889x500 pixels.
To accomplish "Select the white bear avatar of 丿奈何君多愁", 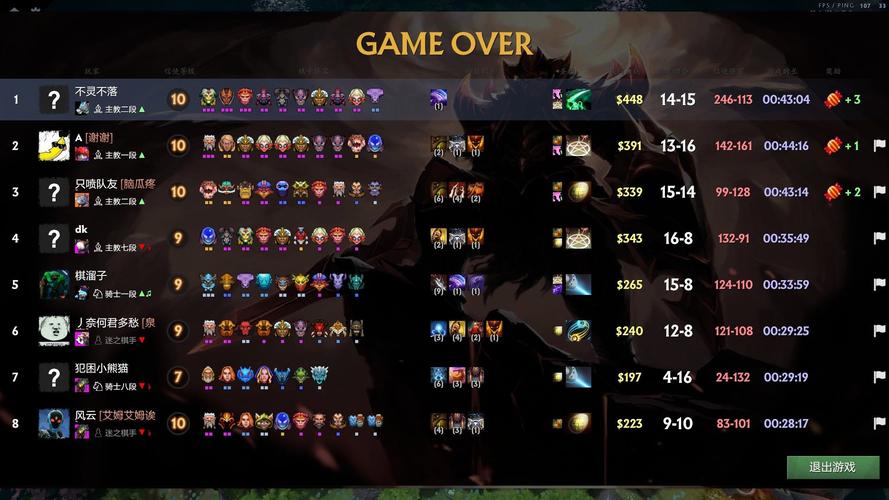I will pyautogui.click(x=54, y=331).
